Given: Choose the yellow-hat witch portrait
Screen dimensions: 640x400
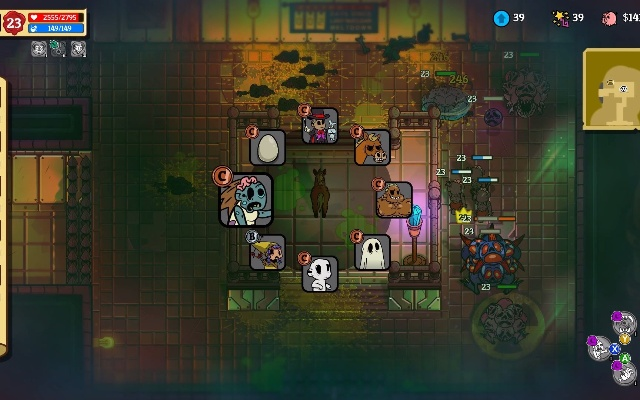Looking at the screenshot, I should pos(267,252).
